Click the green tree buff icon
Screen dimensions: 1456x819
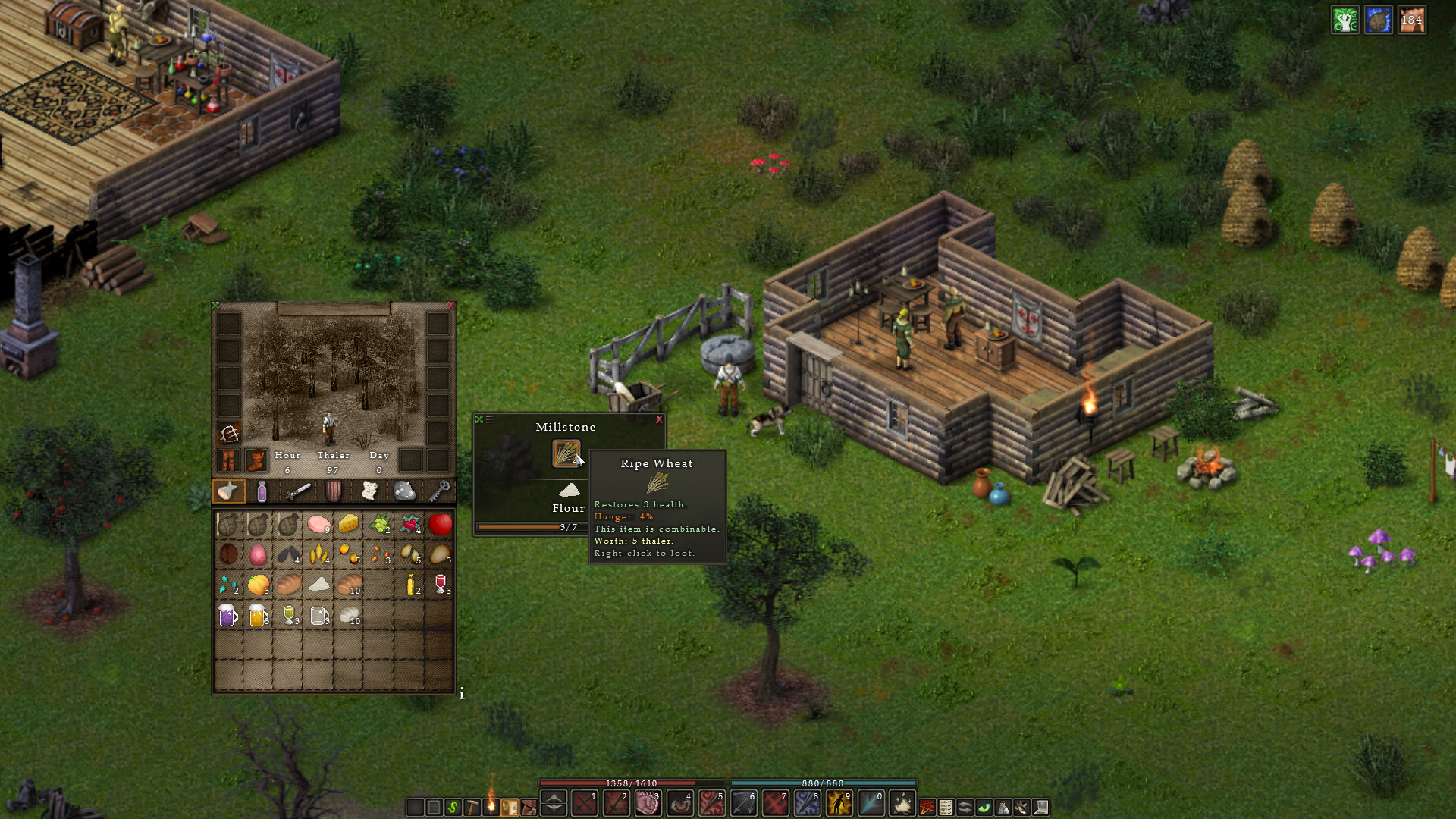pos(1345,20)
